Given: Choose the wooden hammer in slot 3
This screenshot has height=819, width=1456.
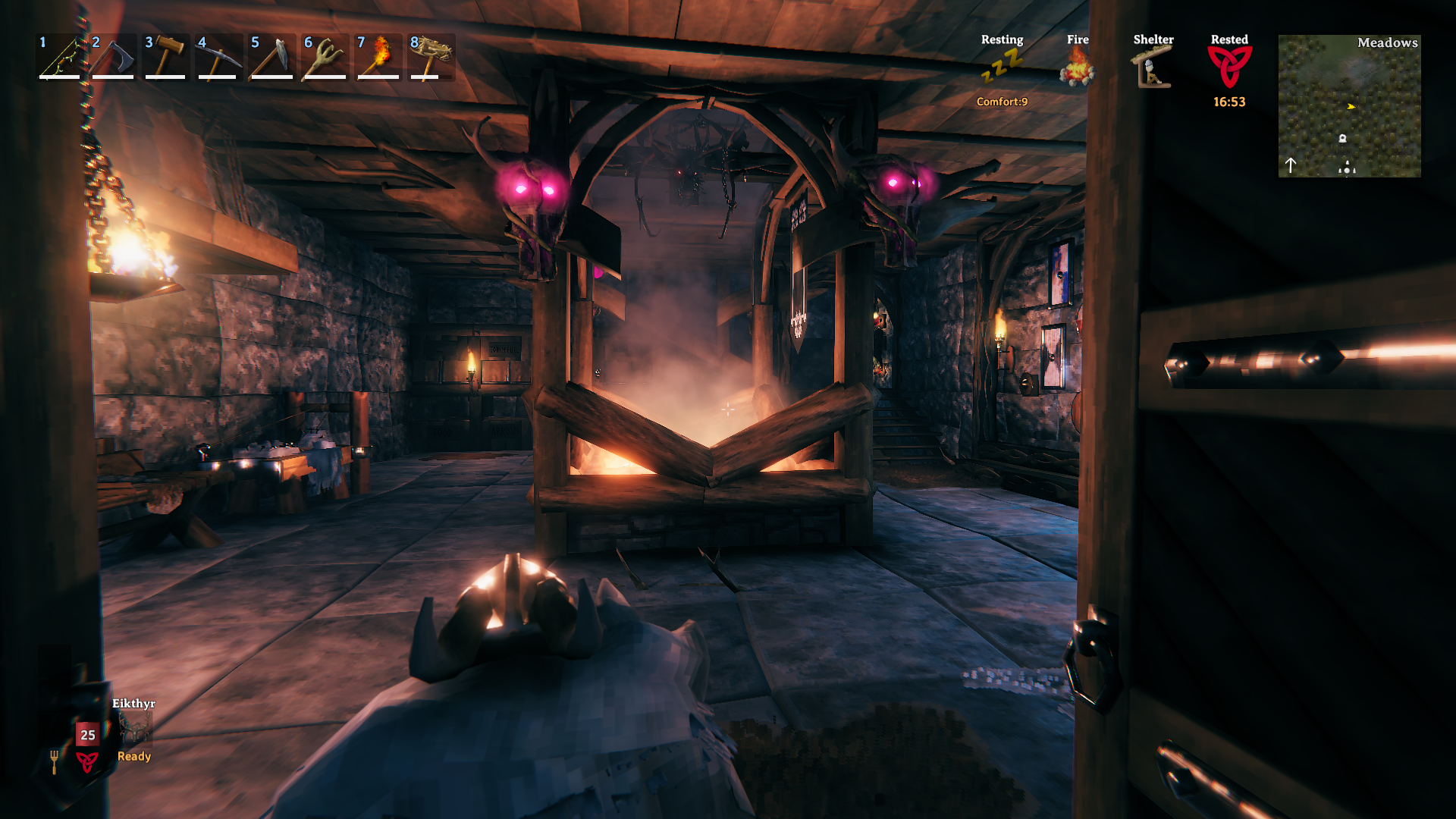Looking at the screenshot, I should [x=166, y=58].
